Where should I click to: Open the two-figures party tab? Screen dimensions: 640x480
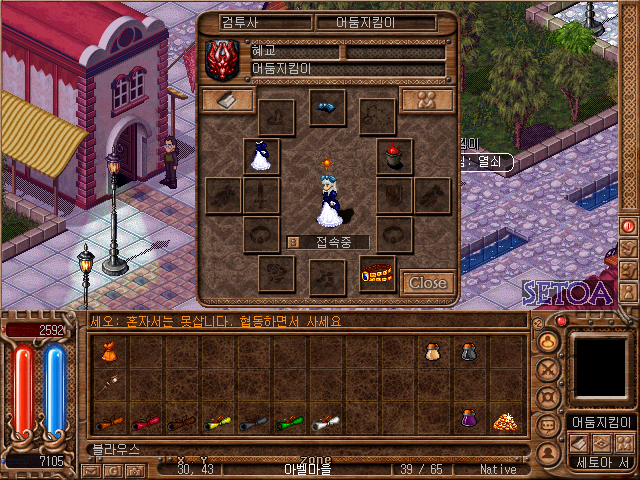[x=426, y=100]
